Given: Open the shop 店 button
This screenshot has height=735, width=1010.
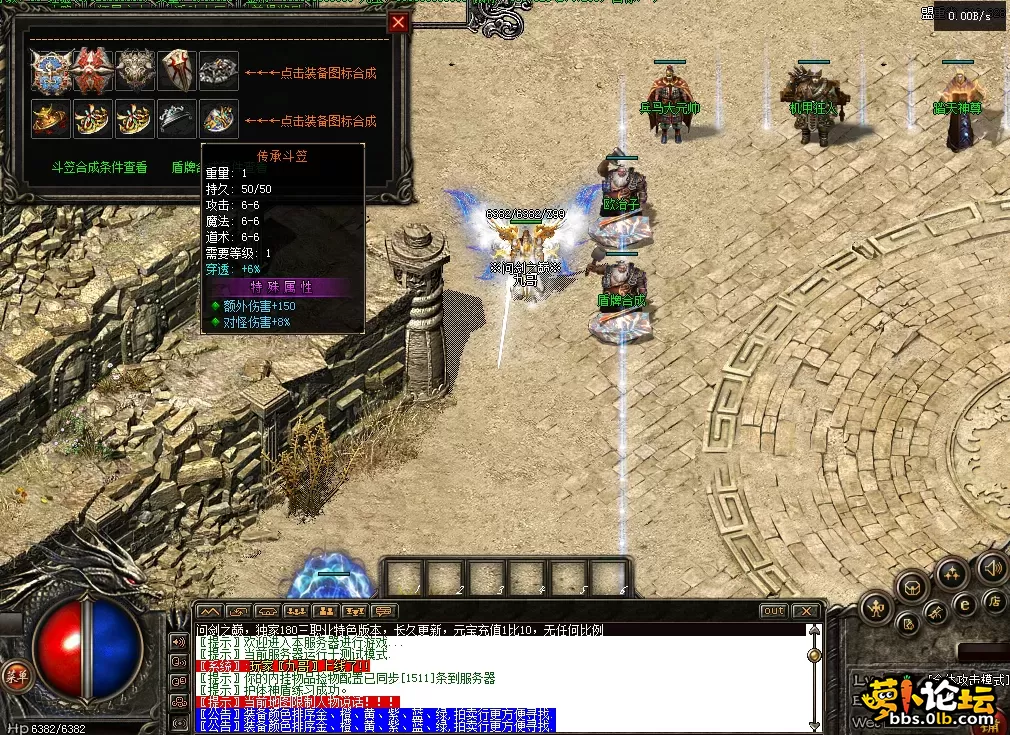Looking at the screenshot, I should coord(994,601).
